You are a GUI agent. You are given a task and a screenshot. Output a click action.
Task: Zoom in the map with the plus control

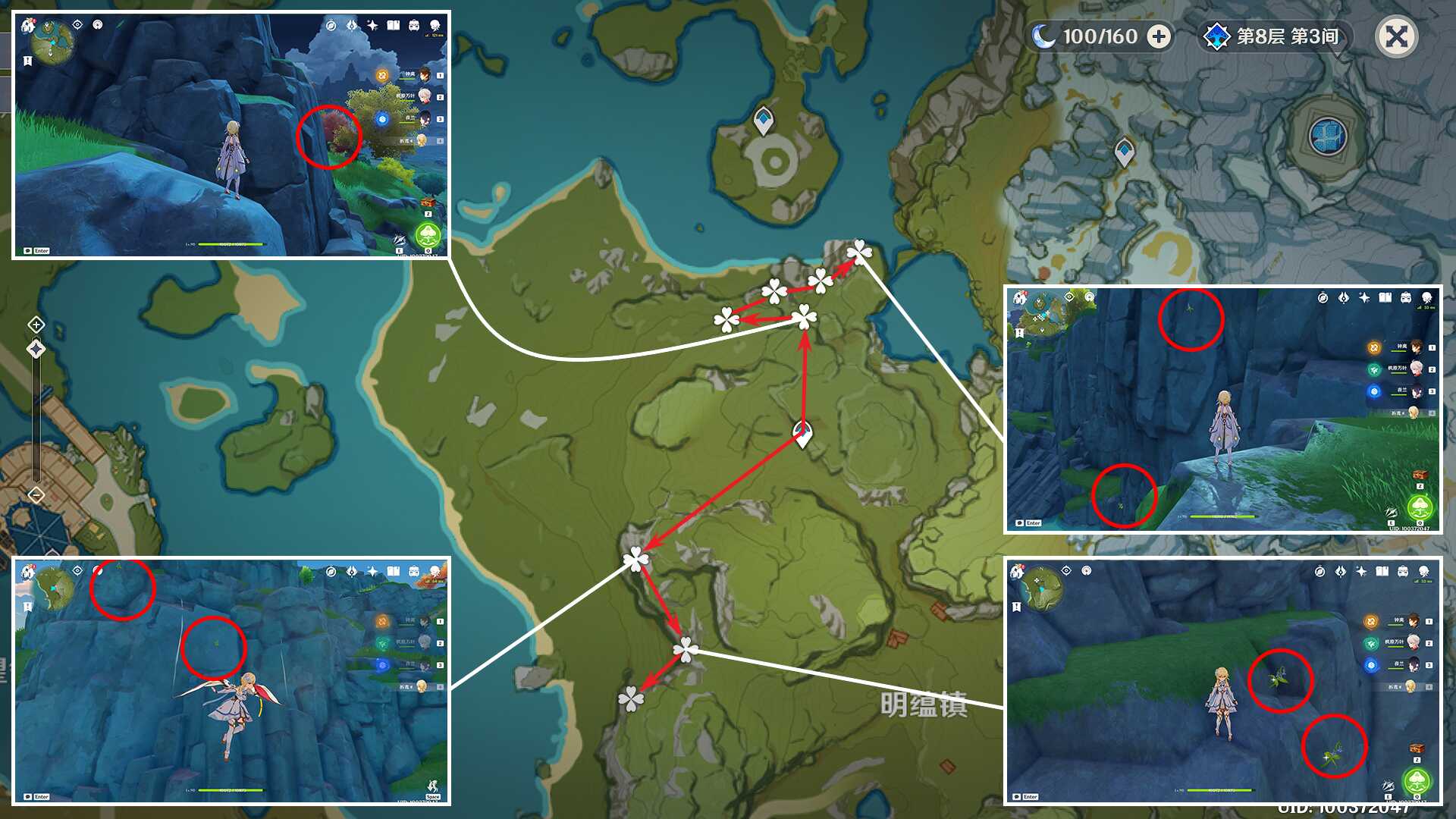coord(36,325)
